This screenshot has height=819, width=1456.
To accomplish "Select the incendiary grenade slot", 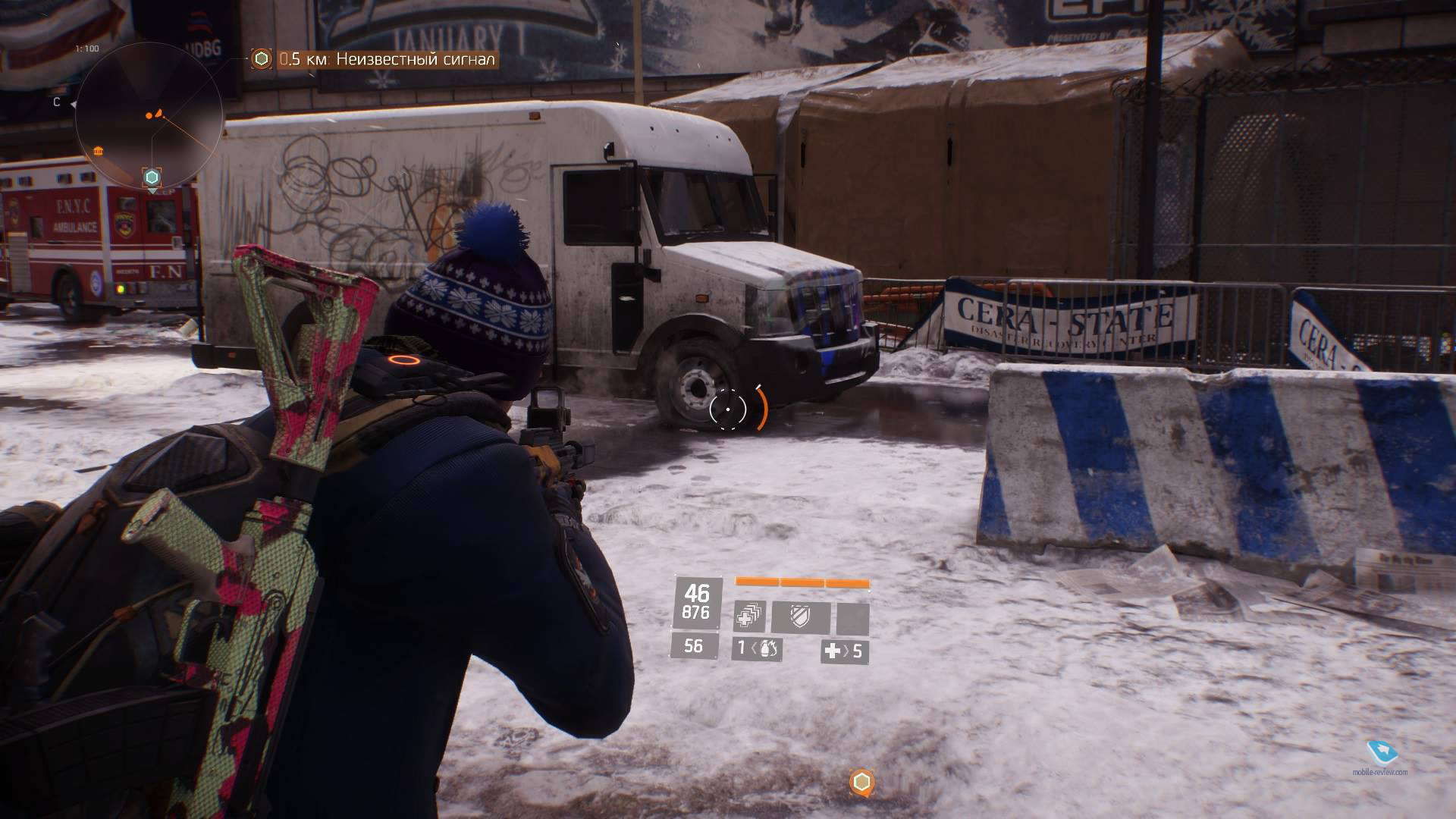I will tap(757, 649).
